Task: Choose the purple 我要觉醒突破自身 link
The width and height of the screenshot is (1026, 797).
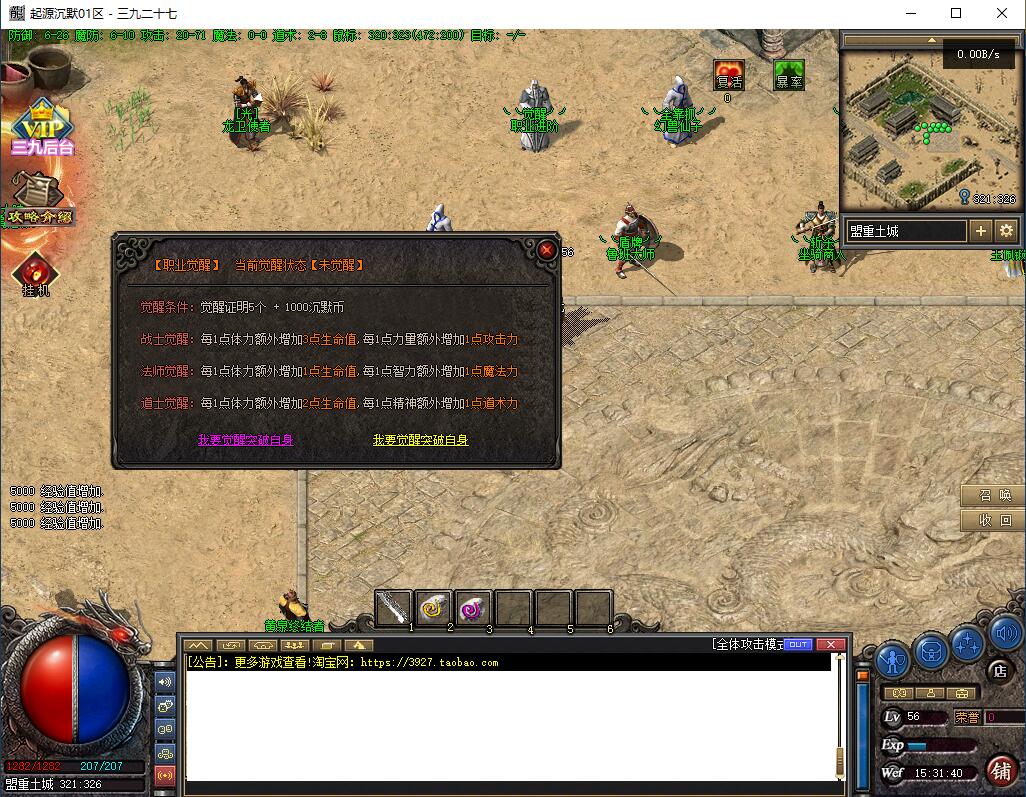Action: tap(245, 440)
